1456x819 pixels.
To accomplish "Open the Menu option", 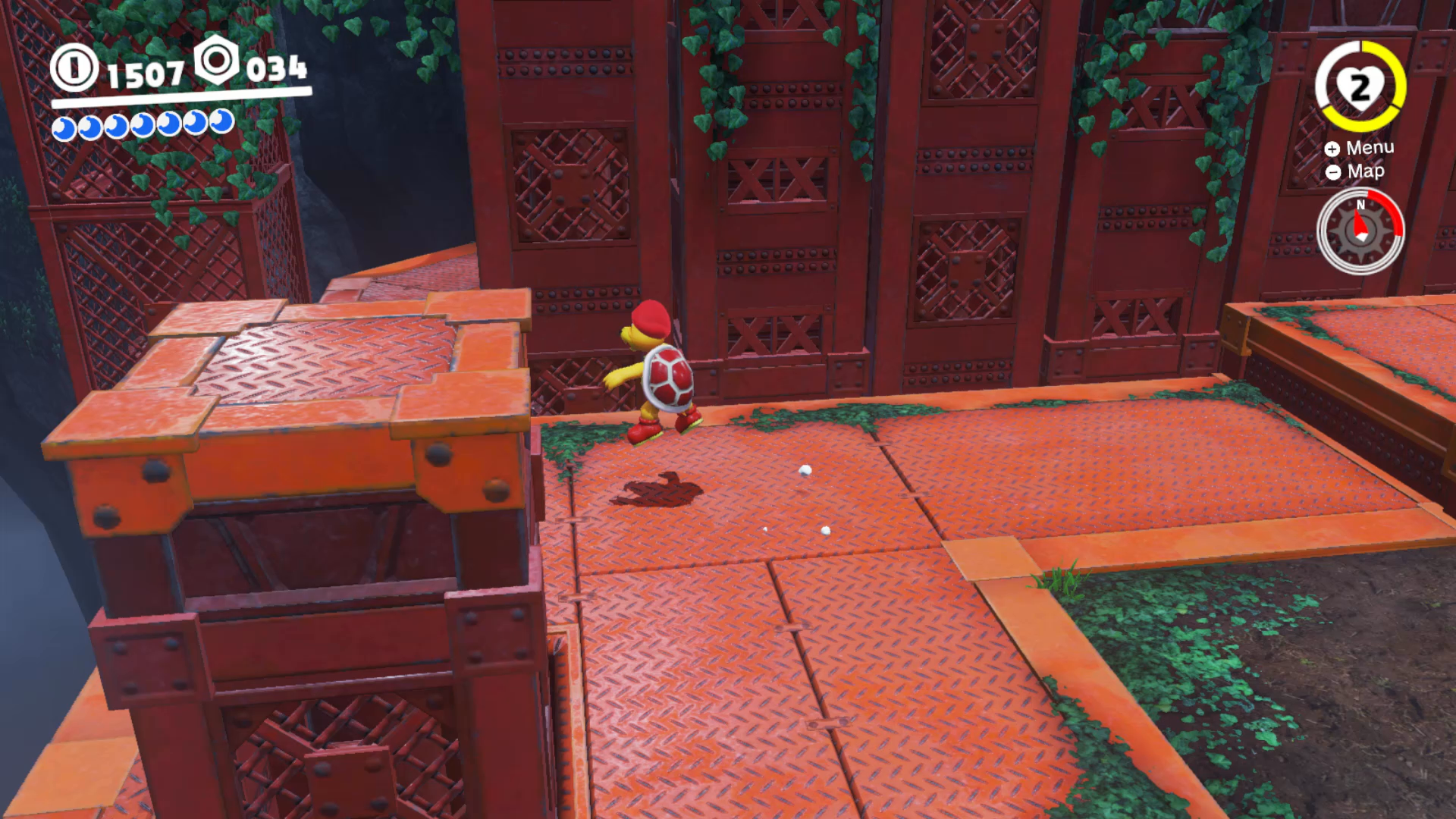I will click(x=1370, y=148).
